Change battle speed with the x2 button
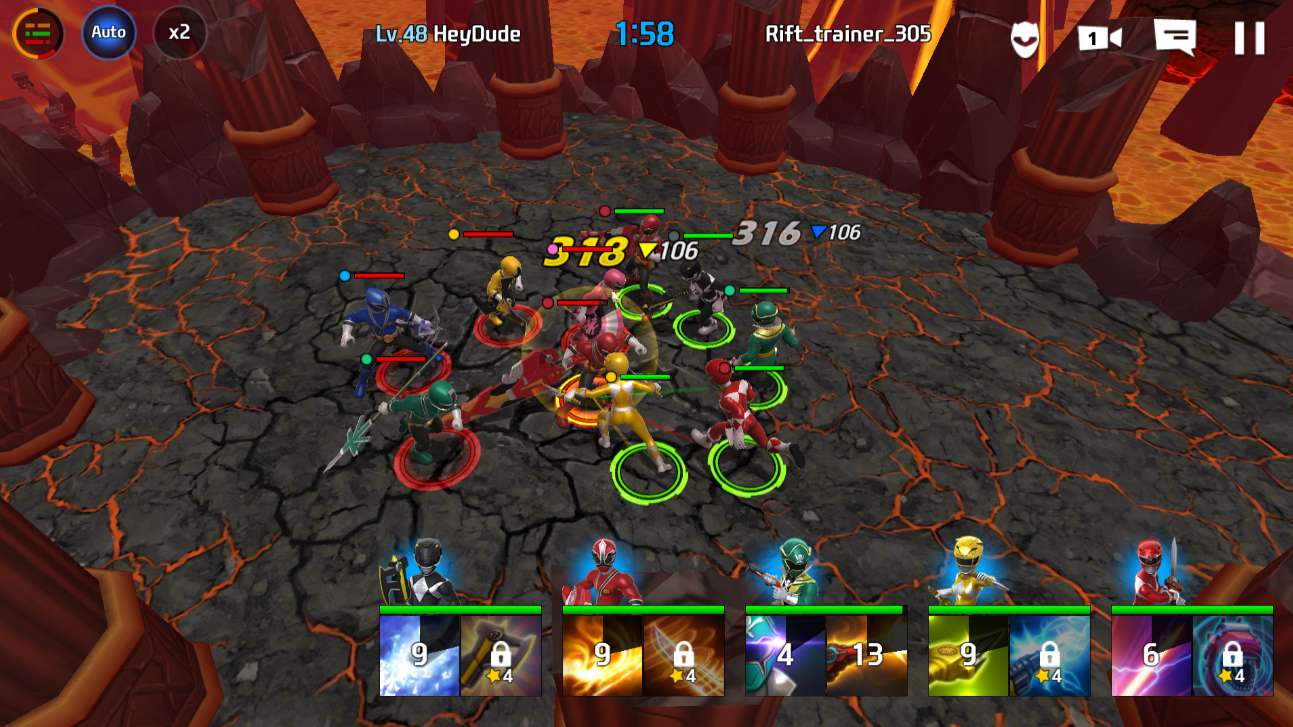This screenshot has width=1293, height=727. pyautogui.click(x=179, y=32)
